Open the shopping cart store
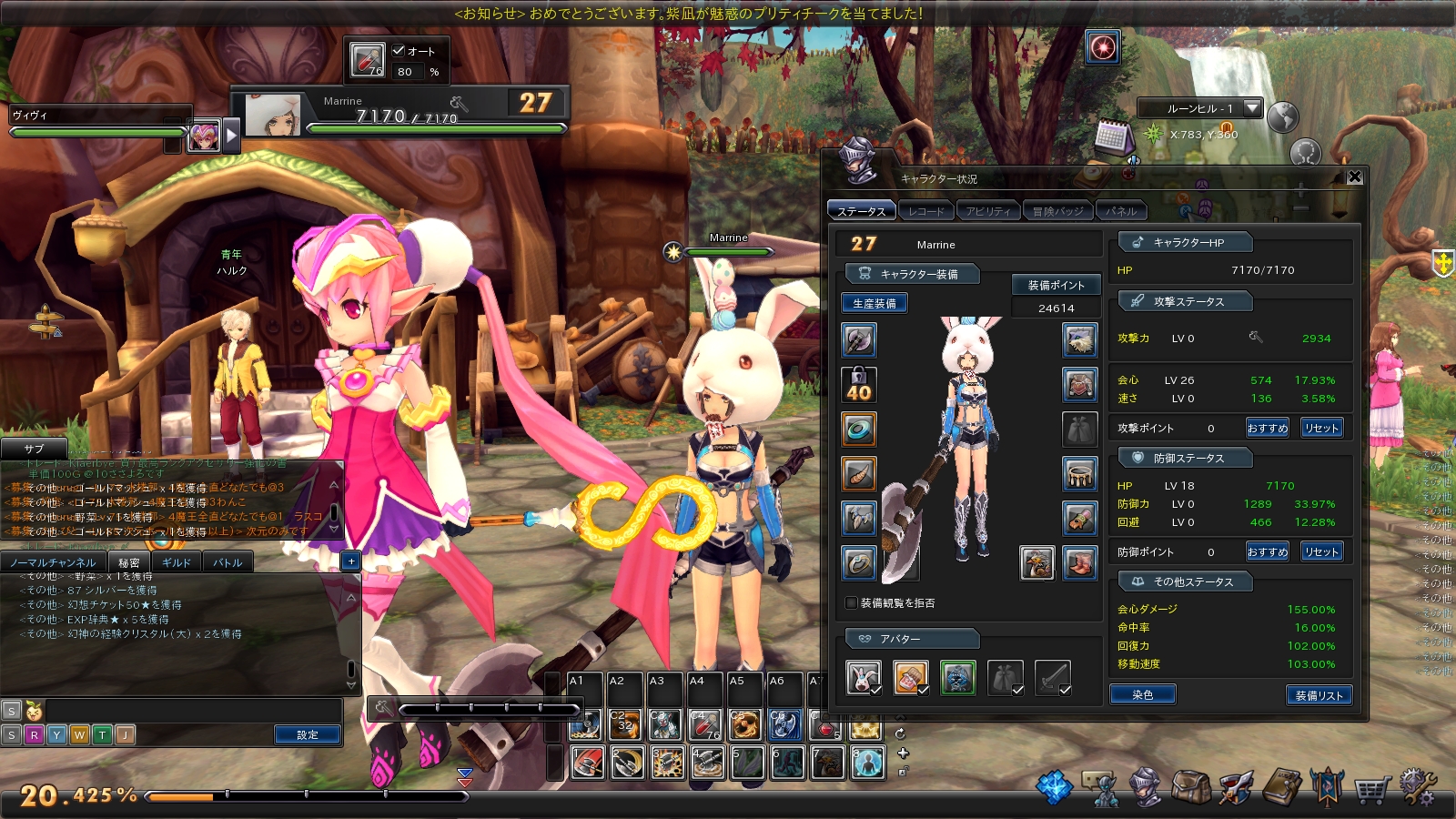The image size is (1456, 819). coord(1371,789)
